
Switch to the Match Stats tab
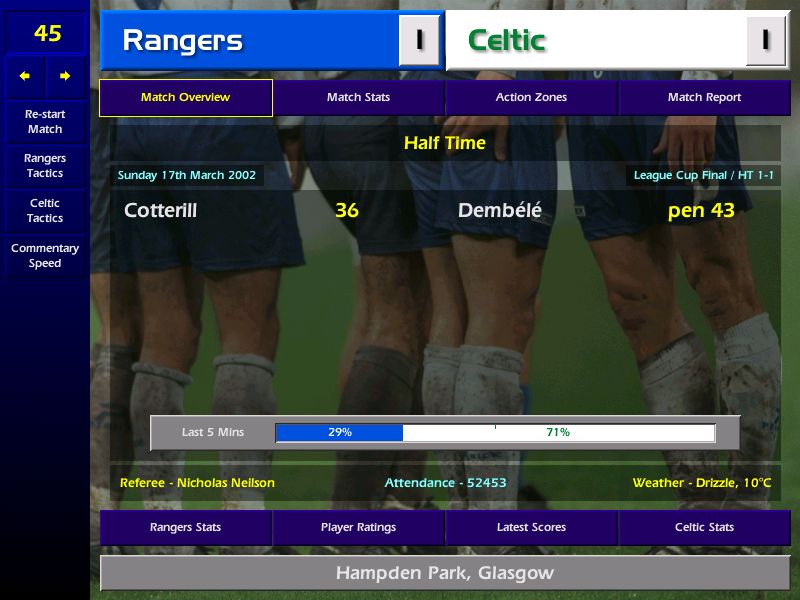[358, 98]
